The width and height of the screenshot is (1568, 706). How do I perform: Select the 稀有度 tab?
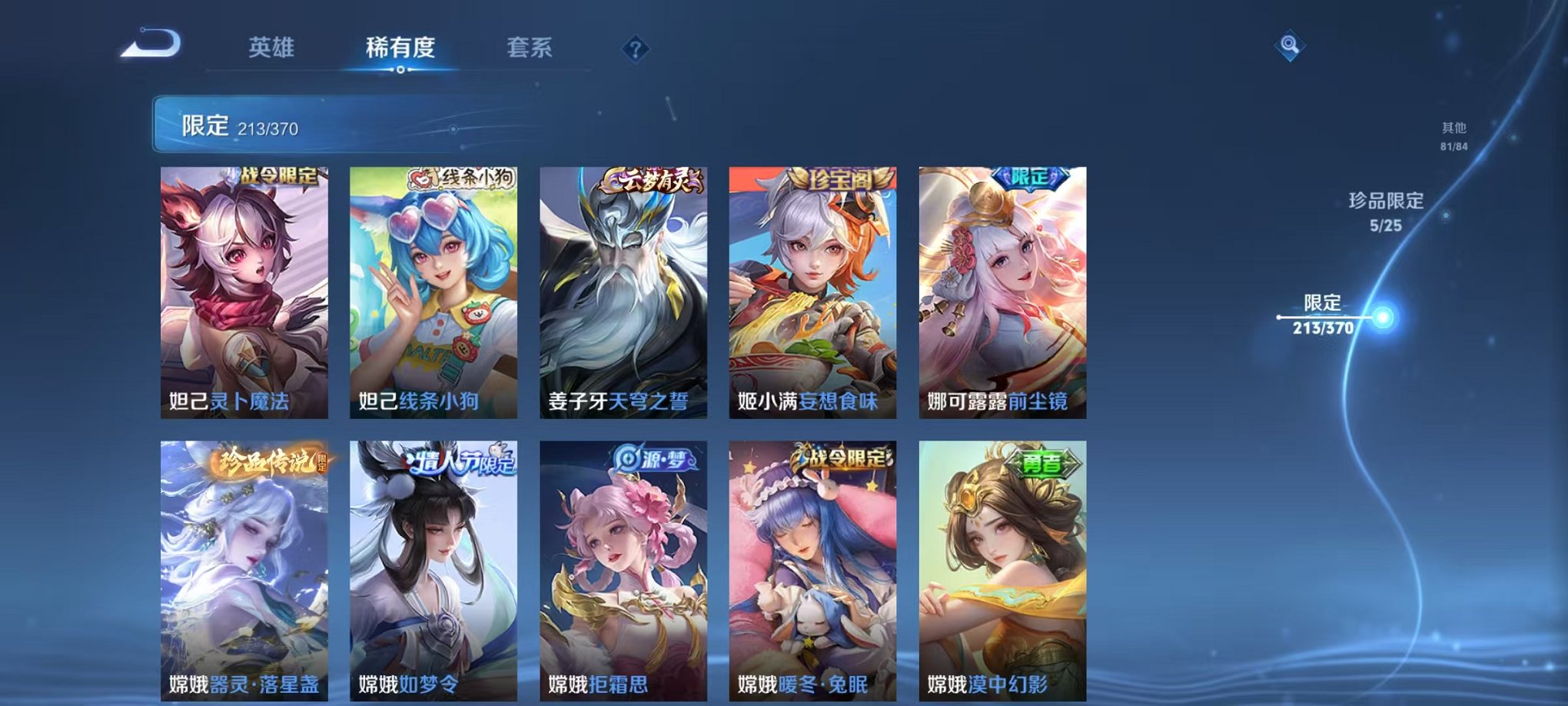[x=401, y=46]
